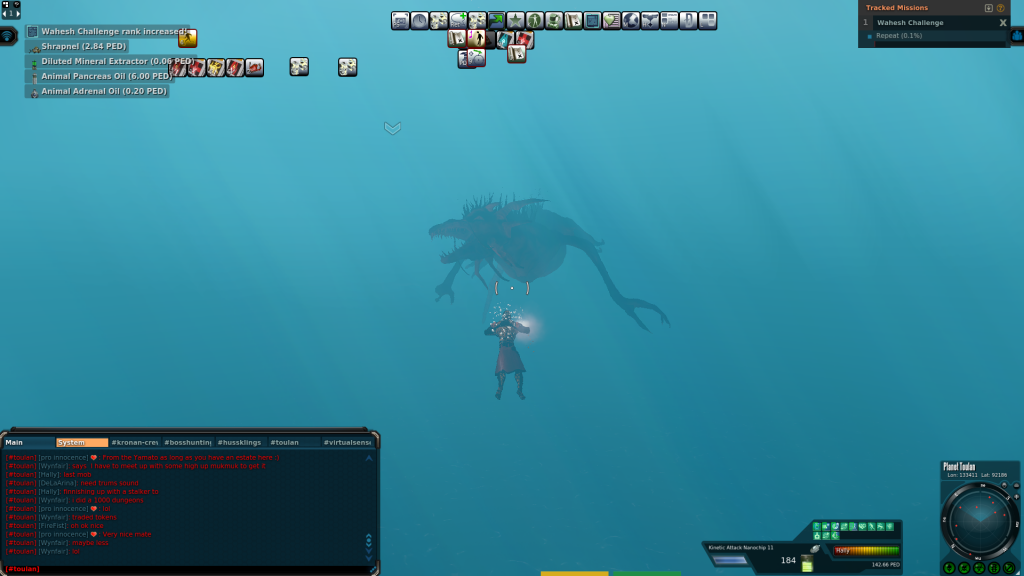Open the tracked missions help icon
Screen dimensions: 1024x576
(1001, 8)
